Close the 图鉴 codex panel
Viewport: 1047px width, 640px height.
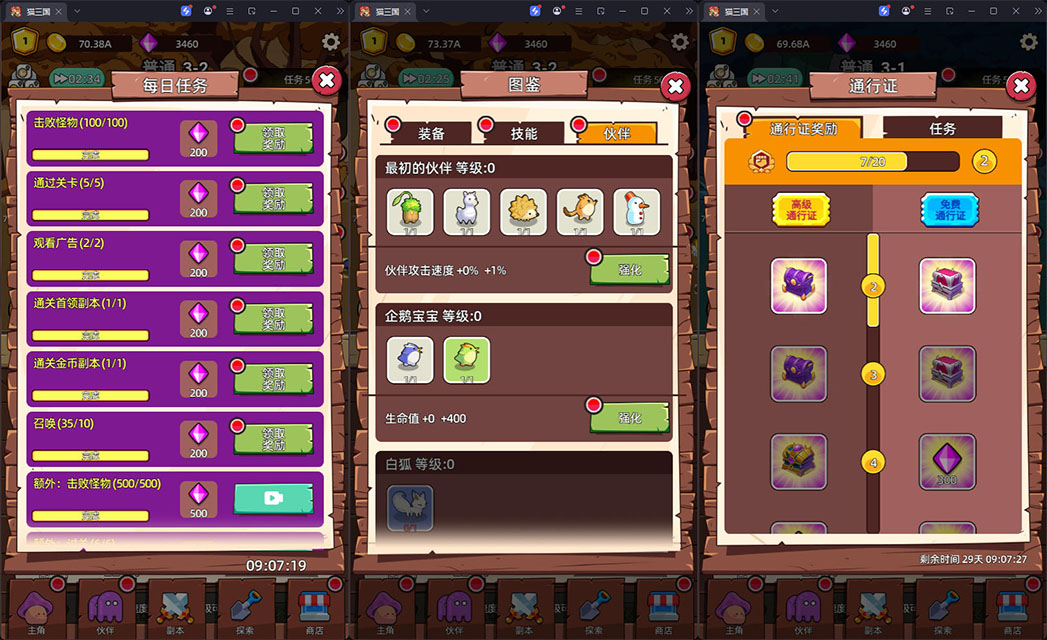pyautogui.click(x=675, y=87)
